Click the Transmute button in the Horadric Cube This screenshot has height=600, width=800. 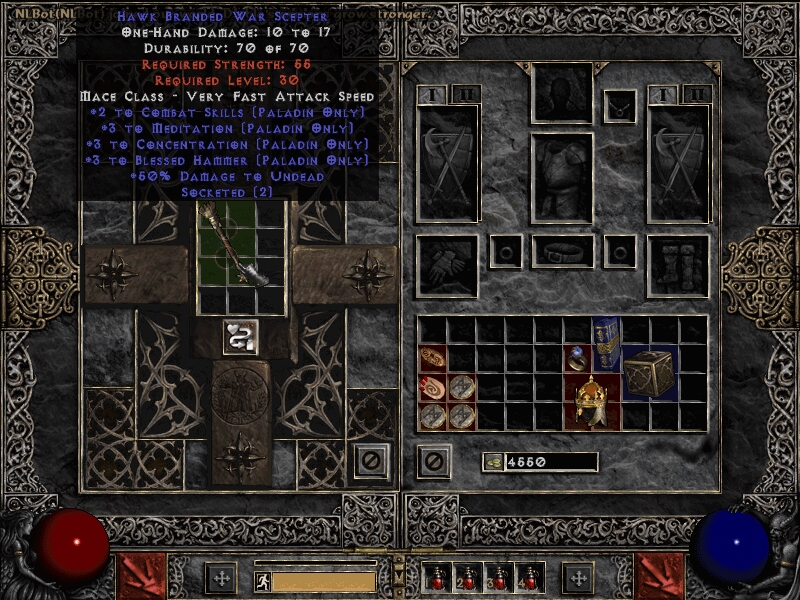pos(239,337)
